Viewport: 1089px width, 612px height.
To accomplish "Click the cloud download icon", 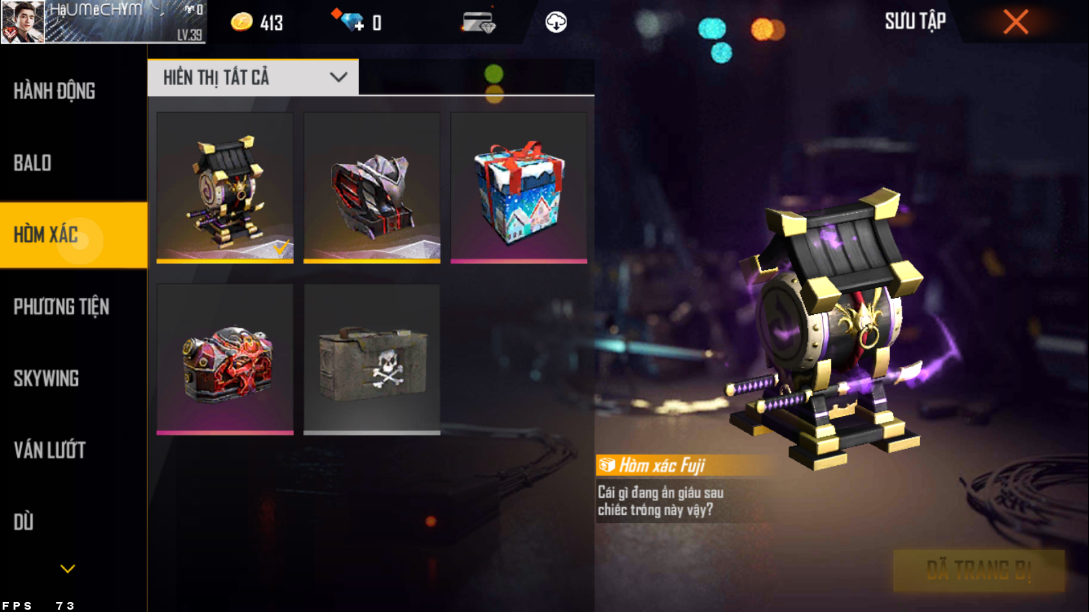I will tap(556, 22).
